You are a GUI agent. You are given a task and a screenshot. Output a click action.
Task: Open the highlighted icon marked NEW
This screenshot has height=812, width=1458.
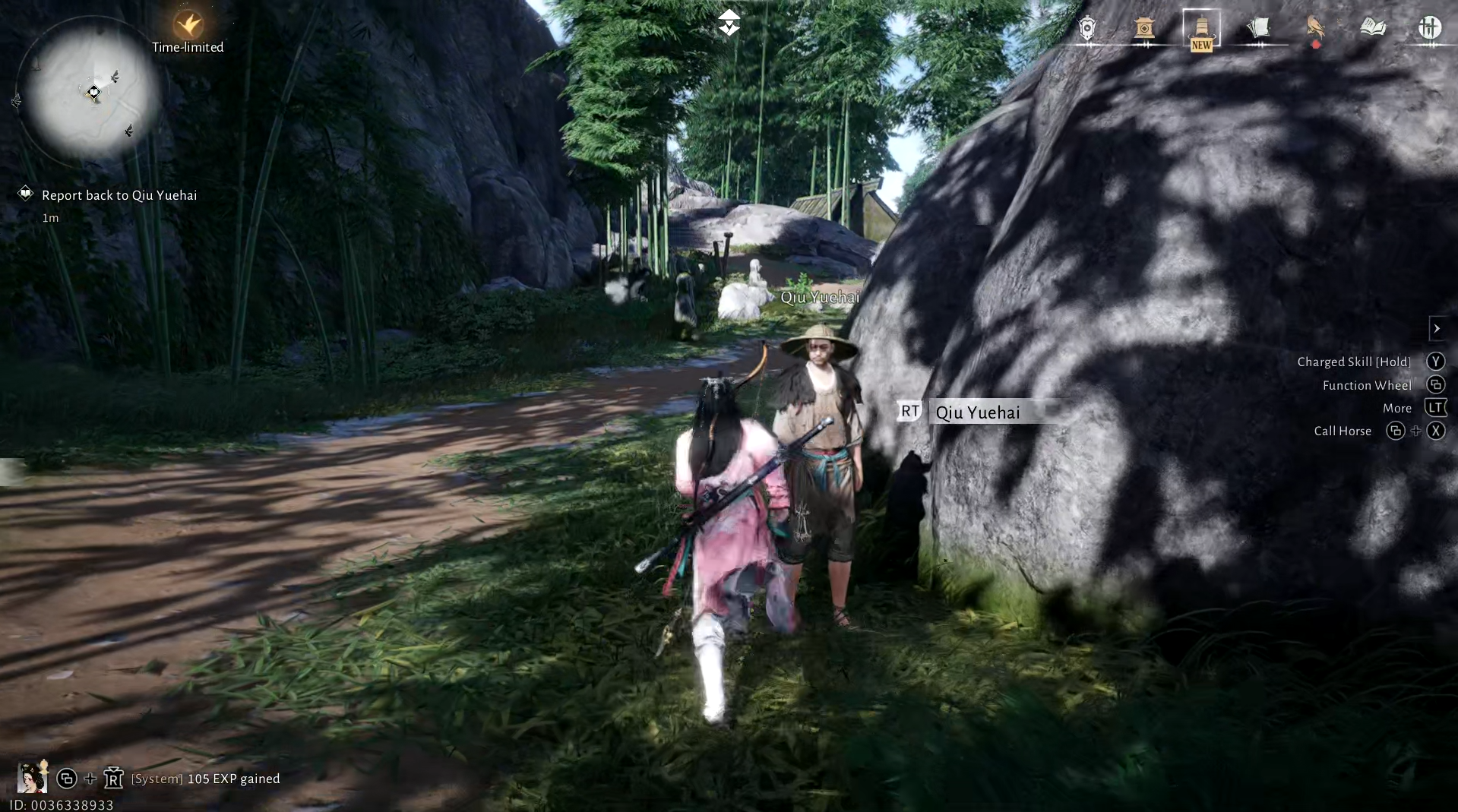click(1201, 30)
